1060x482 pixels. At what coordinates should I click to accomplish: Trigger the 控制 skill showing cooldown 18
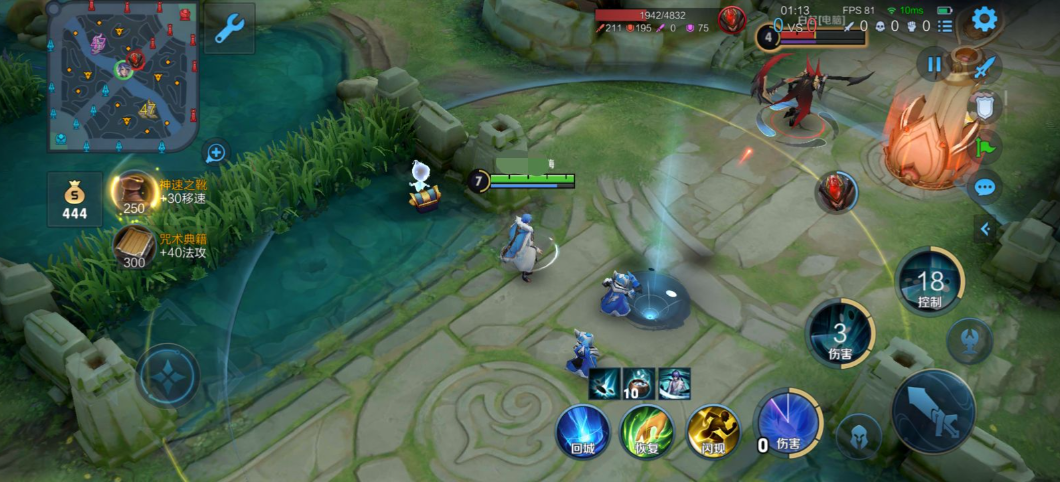pyautogui.click(x=929, y=282)
